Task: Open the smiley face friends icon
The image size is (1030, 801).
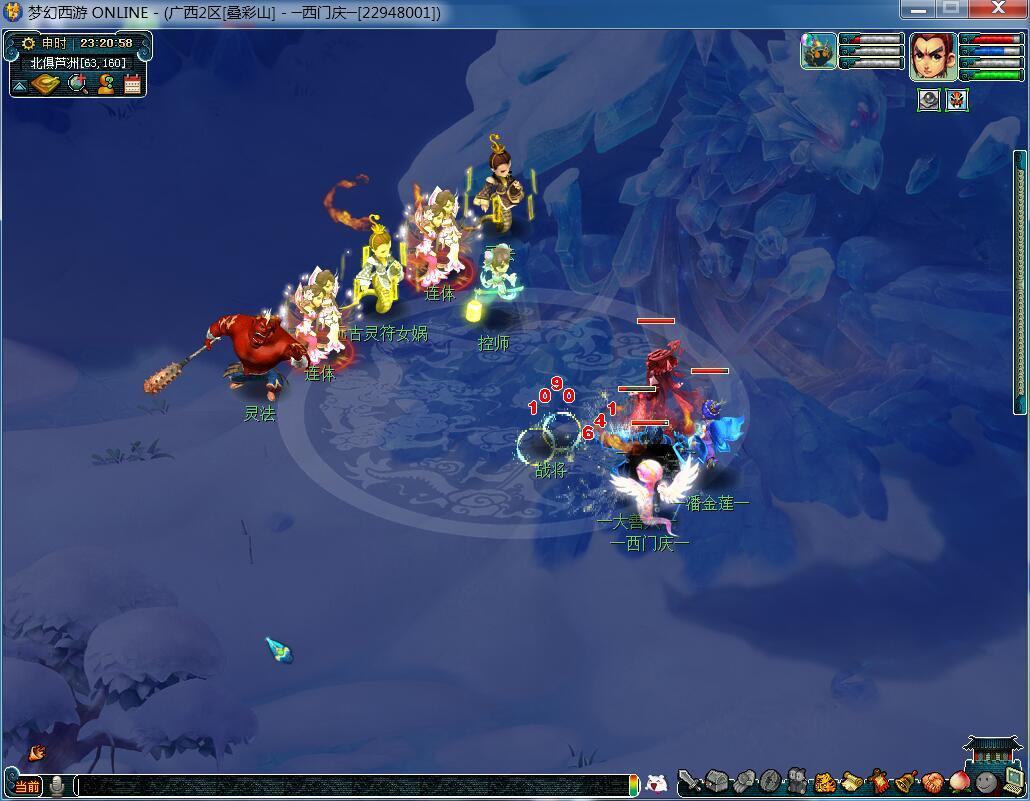Action: [986, 782]
